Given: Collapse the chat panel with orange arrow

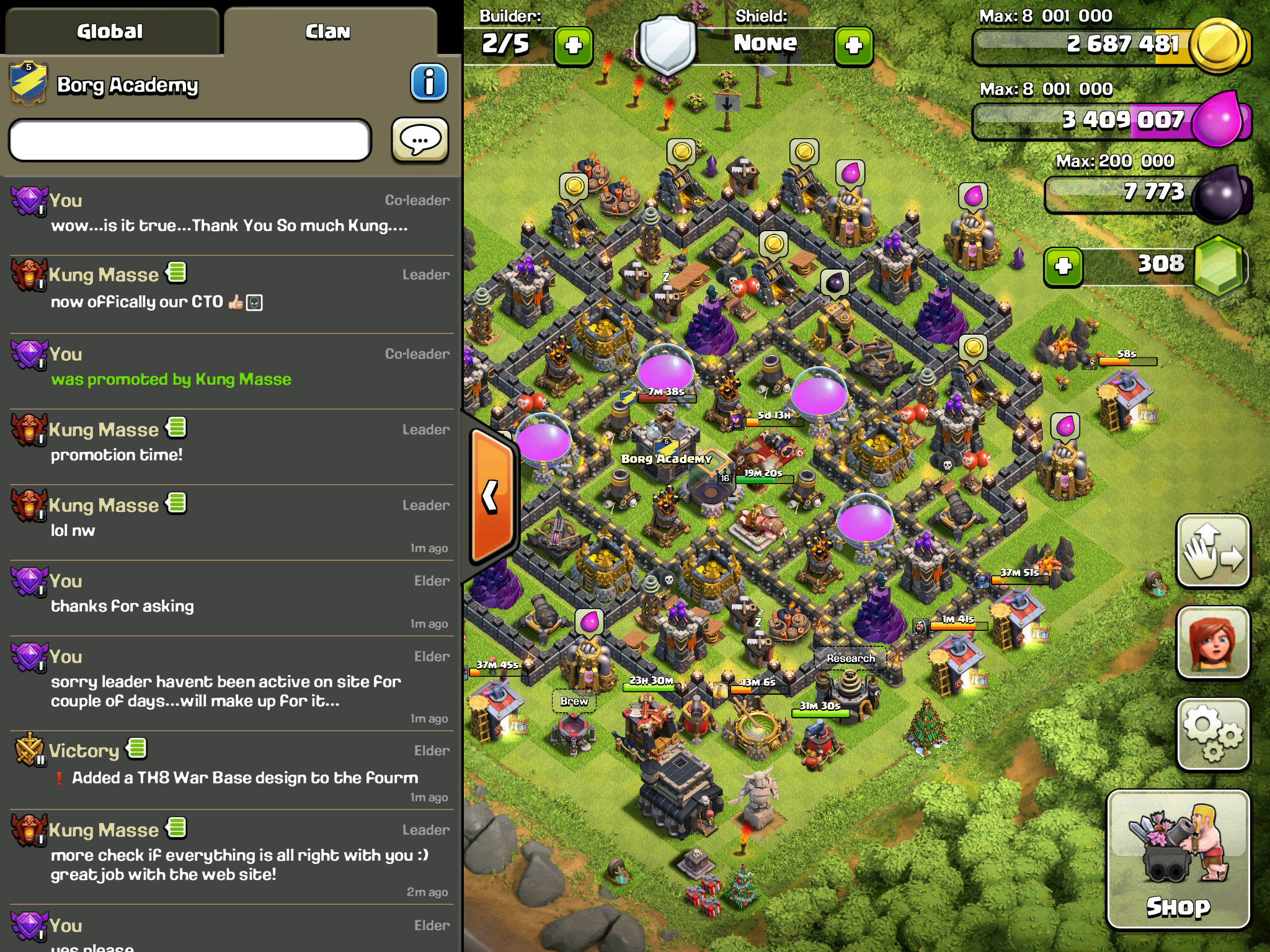Looking at the screenshot, I should 492,496.
